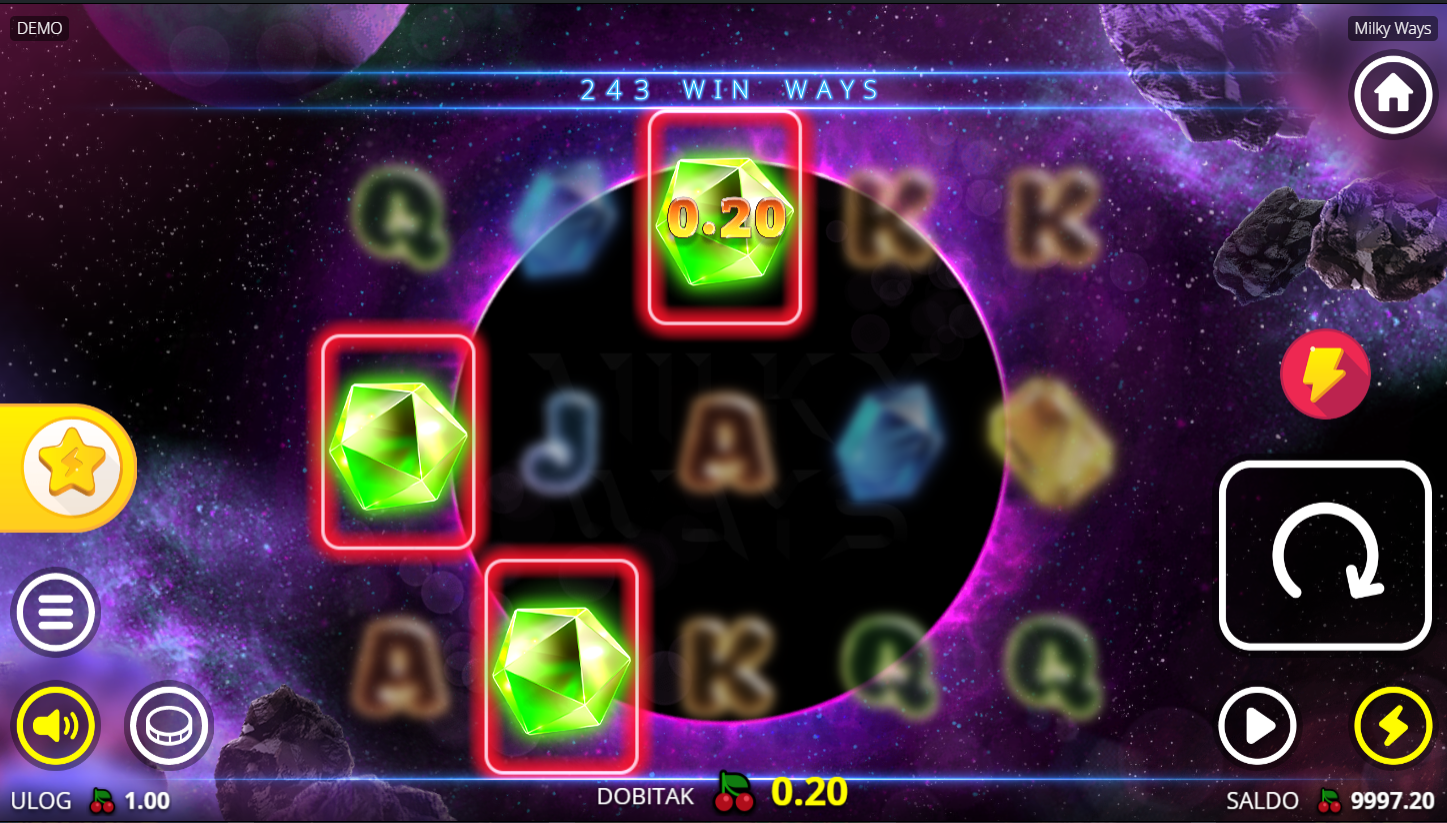Toggle the yellow lightning turbo mode
The width and height of the screenshot is (1447, 823).
tap(1392, 726)
